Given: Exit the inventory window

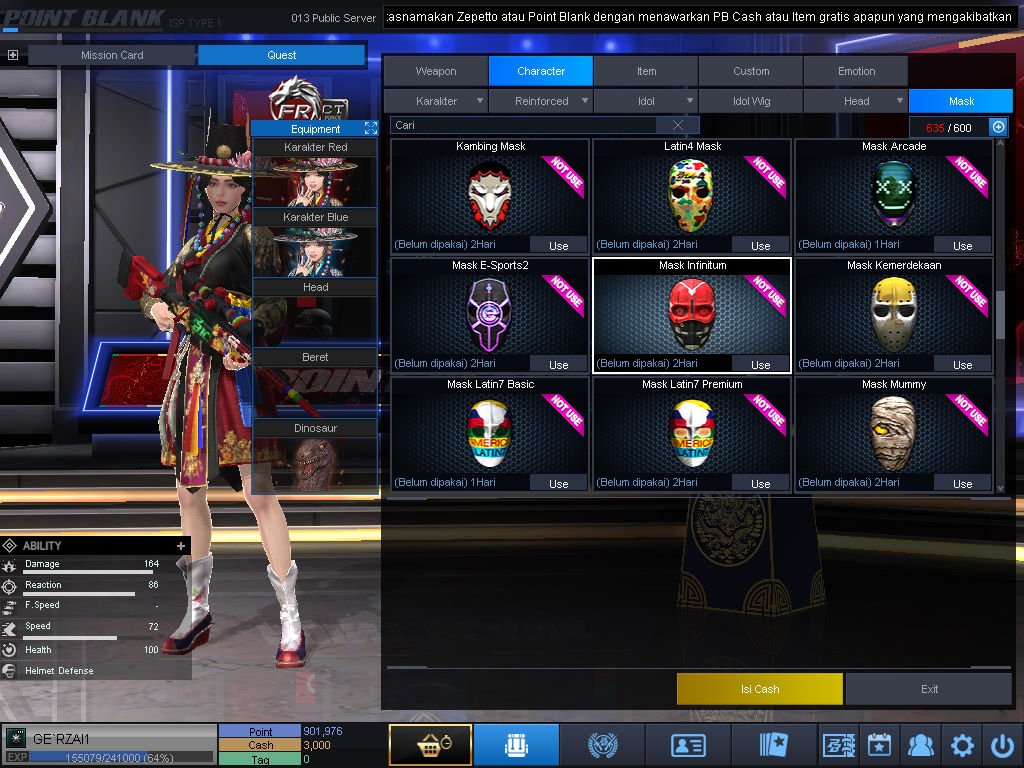Looking at the screenshot, I should point(929,689).
